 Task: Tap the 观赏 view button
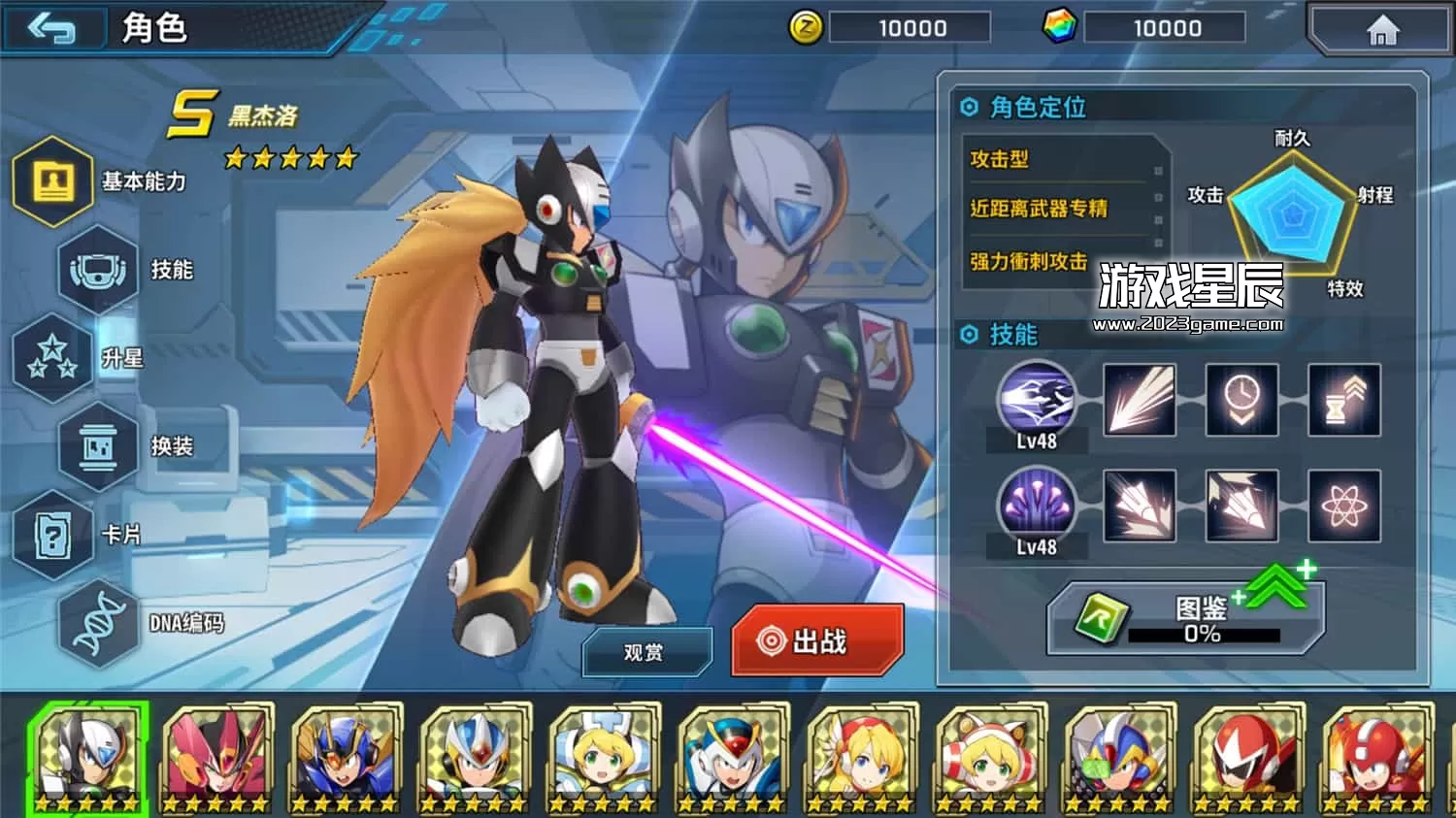[x=645, y=652]
